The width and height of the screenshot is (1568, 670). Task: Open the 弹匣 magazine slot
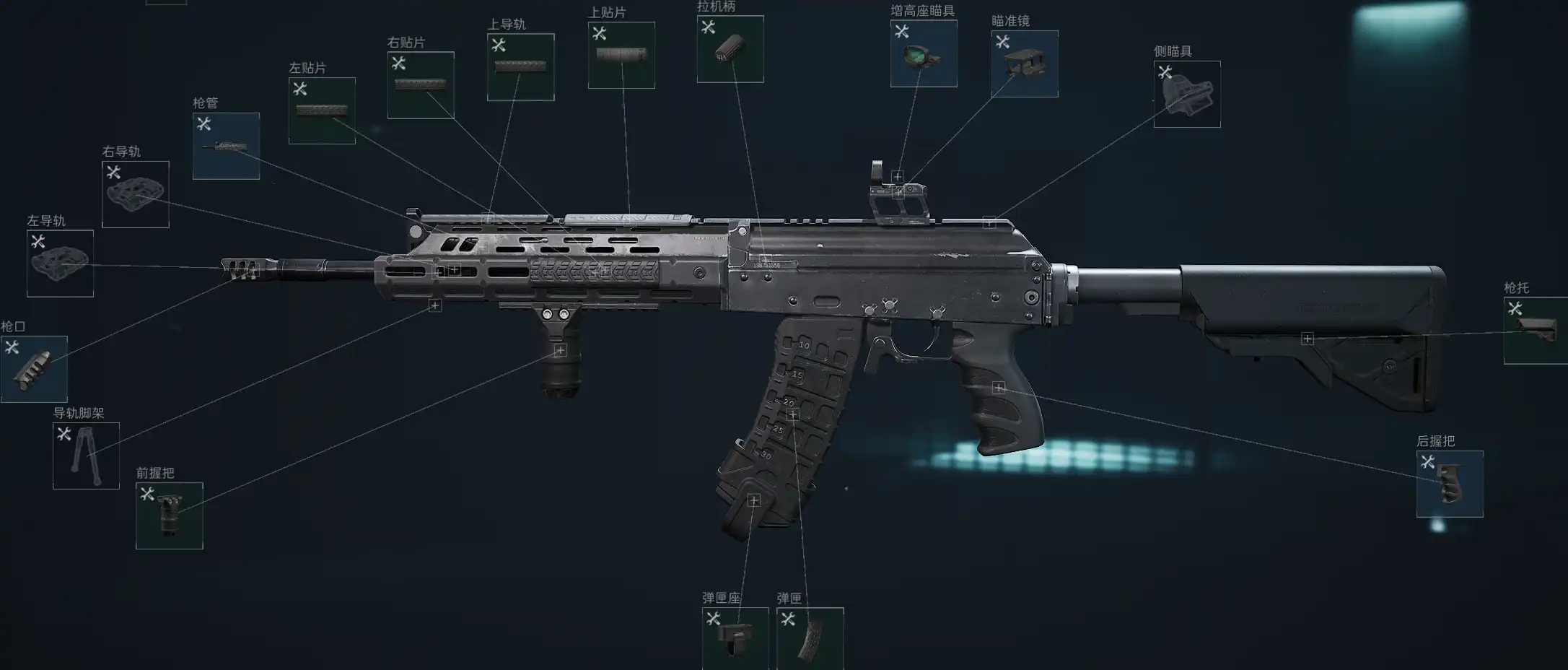[x=810, y=638]
